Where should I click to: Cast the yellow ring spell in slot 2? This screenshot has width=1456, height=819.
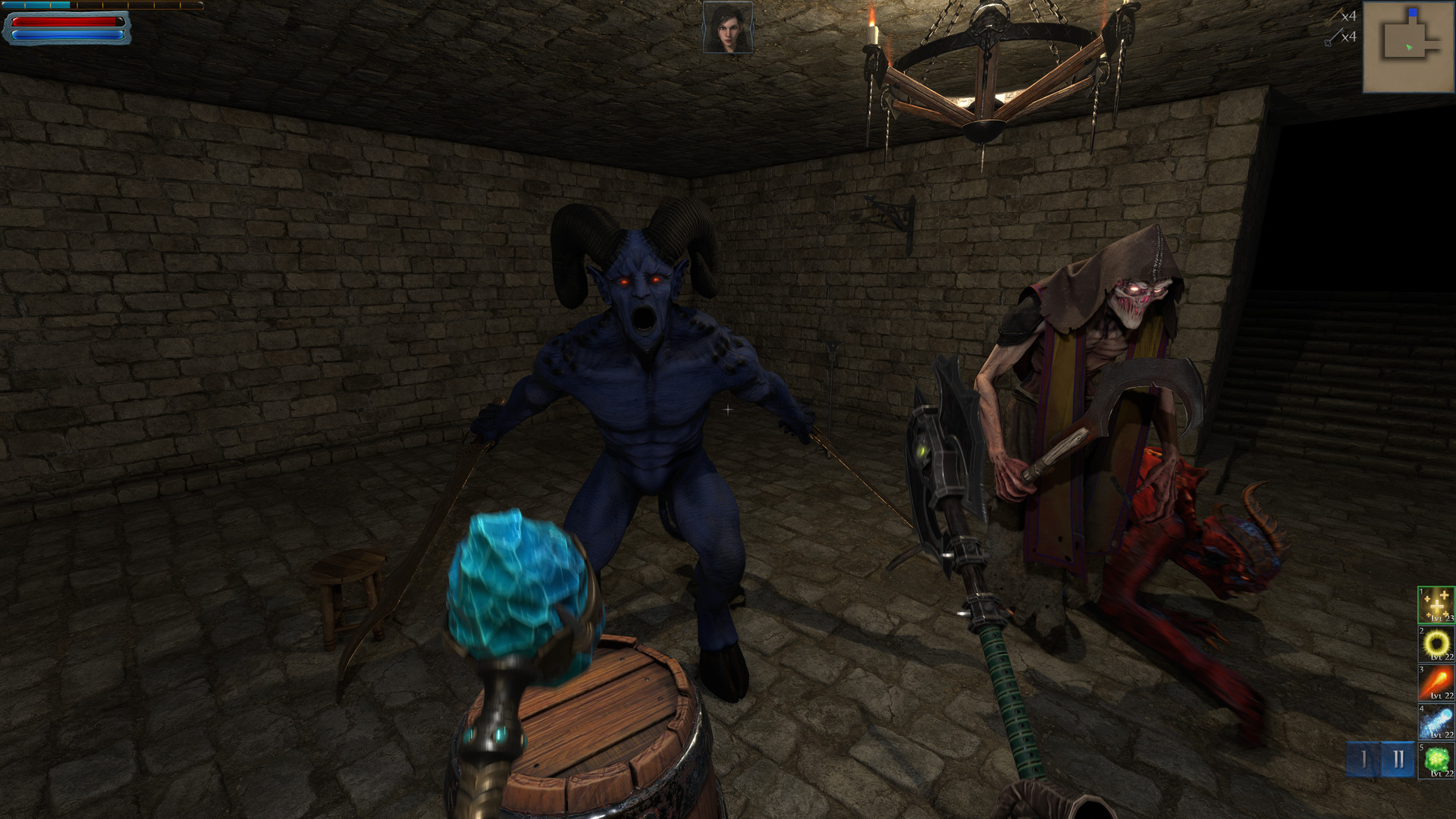[x=1436, y=644]
